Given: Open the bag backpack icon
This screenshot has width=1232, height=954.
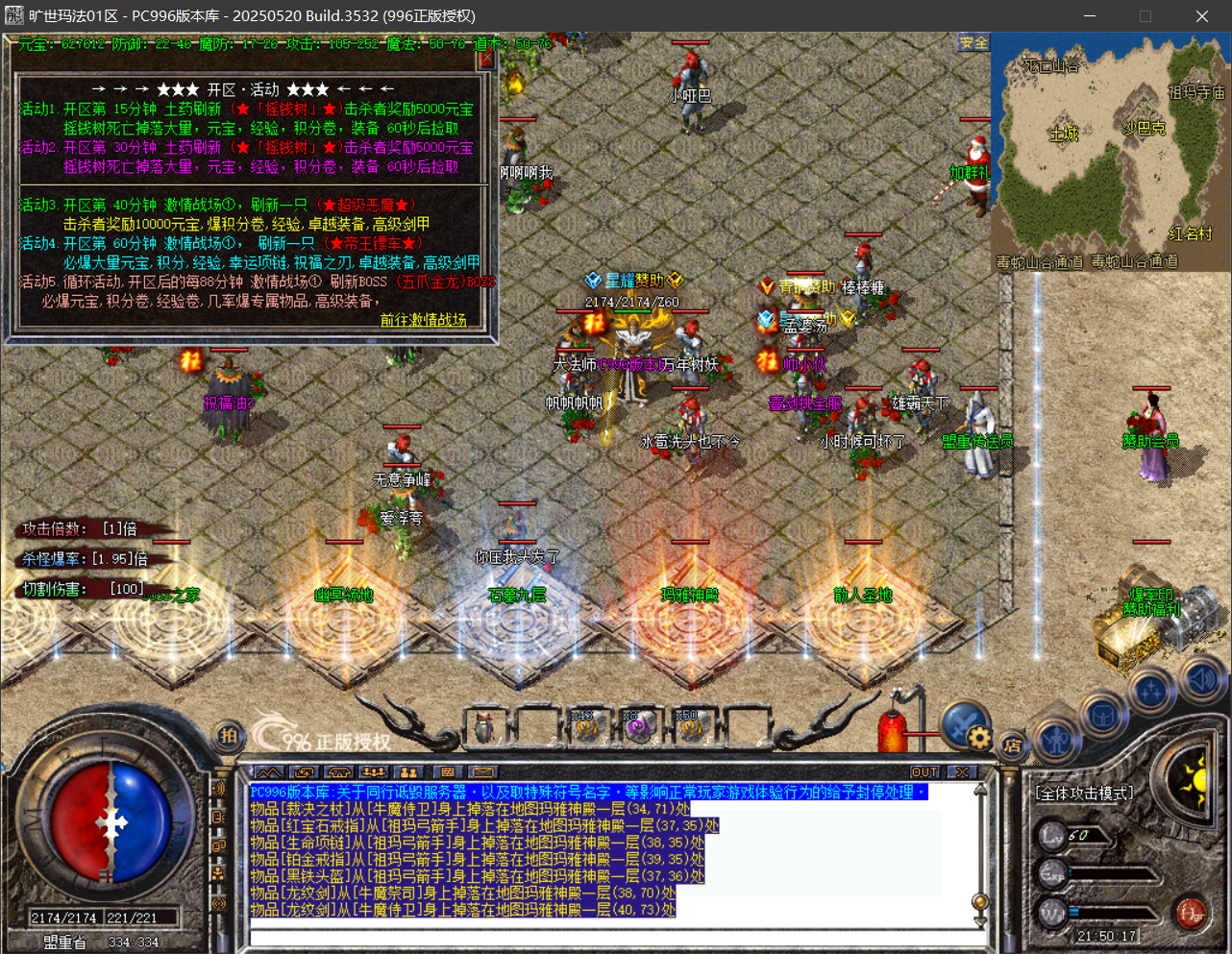Looking at the screenshot, I should (1102, 716).
